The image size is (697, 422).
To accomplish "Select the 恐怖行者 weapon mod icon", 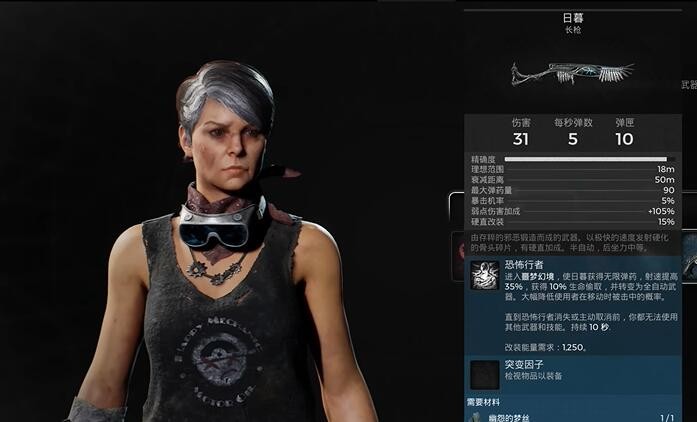I will pyautogui.click(x=486, y=276).
